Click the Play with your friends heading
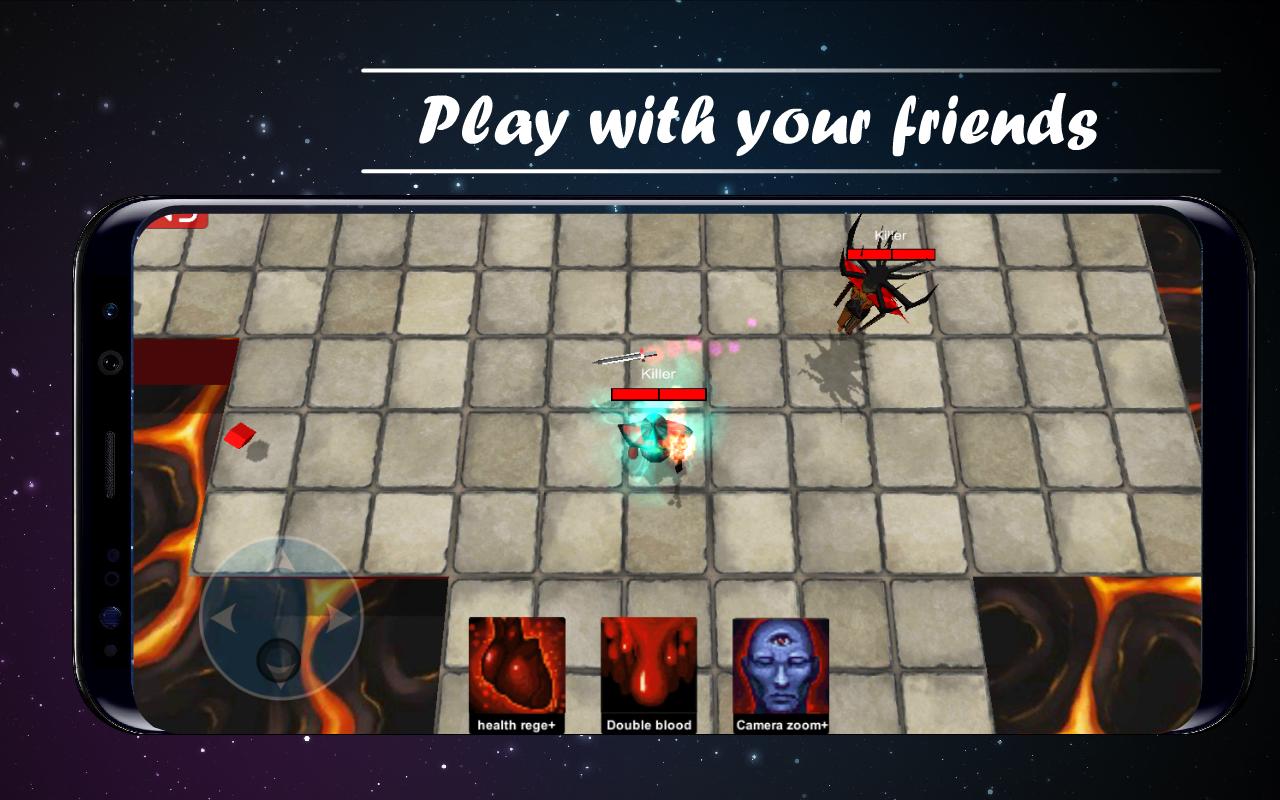 pos(760,118)
